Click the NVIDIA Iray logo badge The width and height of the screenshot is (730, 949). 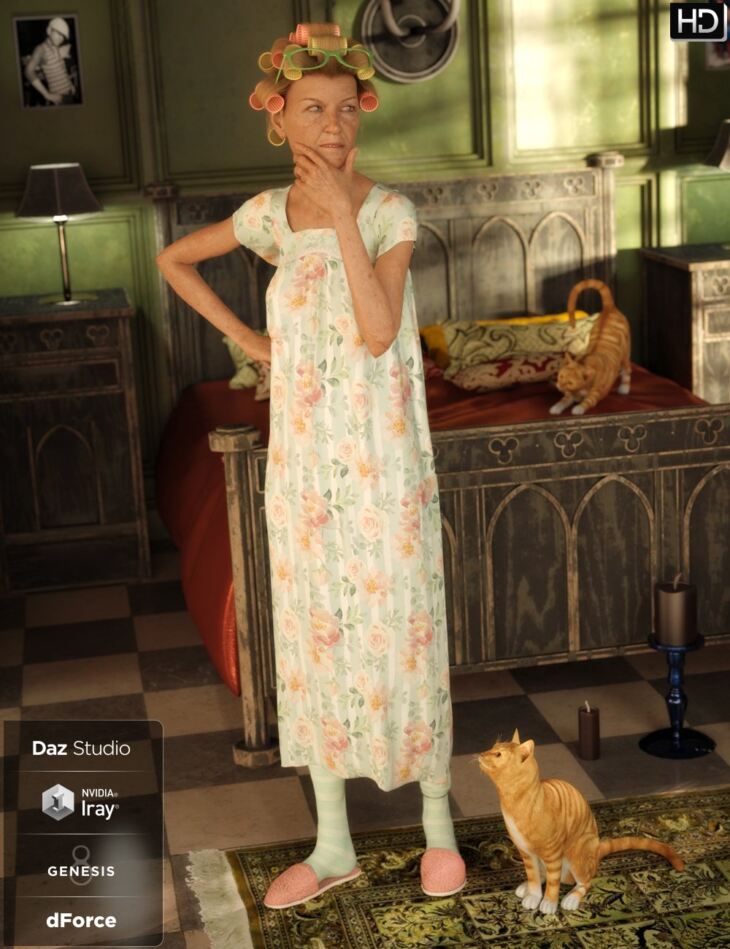tap(81, 802)
